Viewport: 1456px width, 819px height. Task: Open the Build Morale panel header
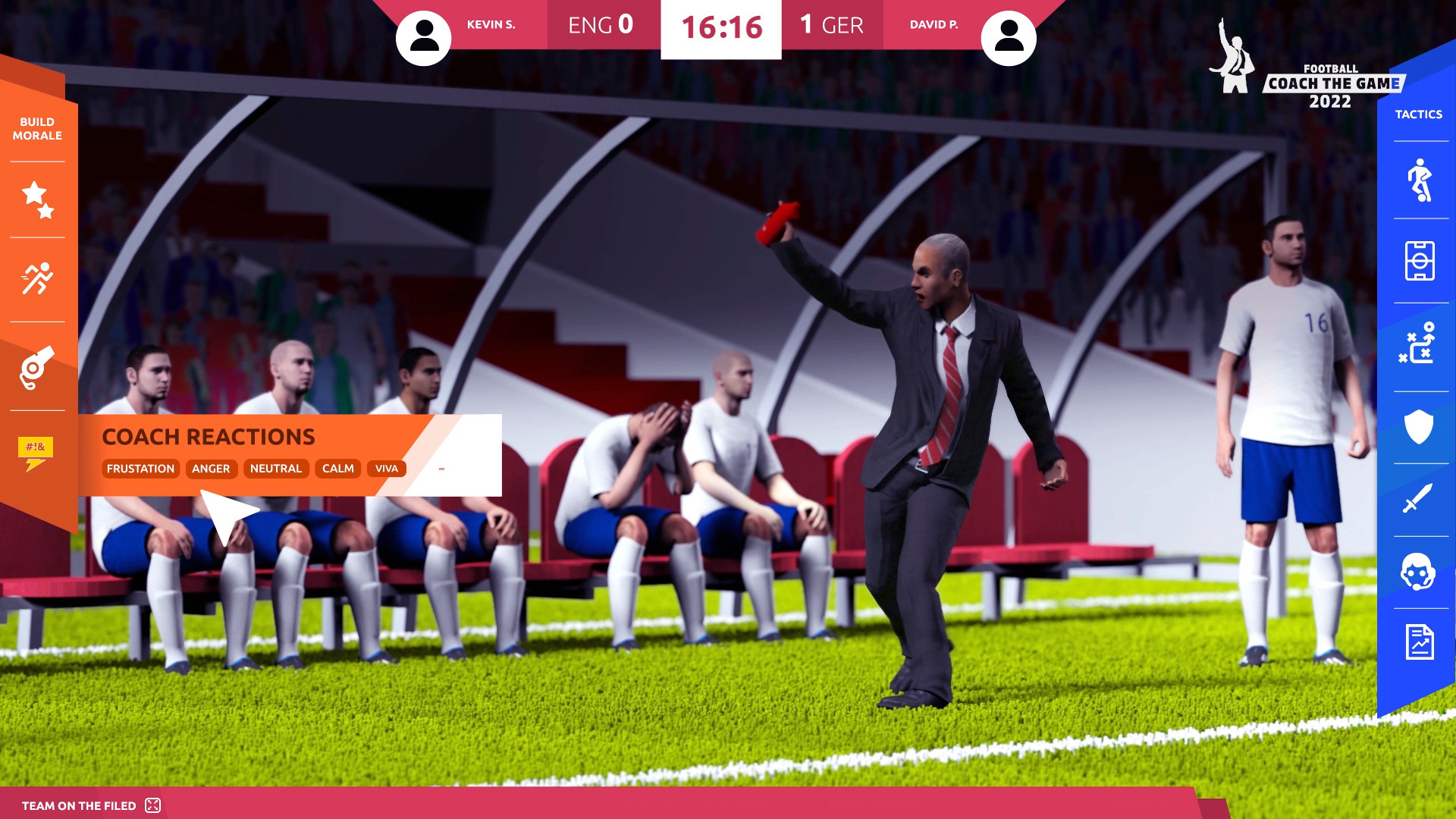pos(37,129)
